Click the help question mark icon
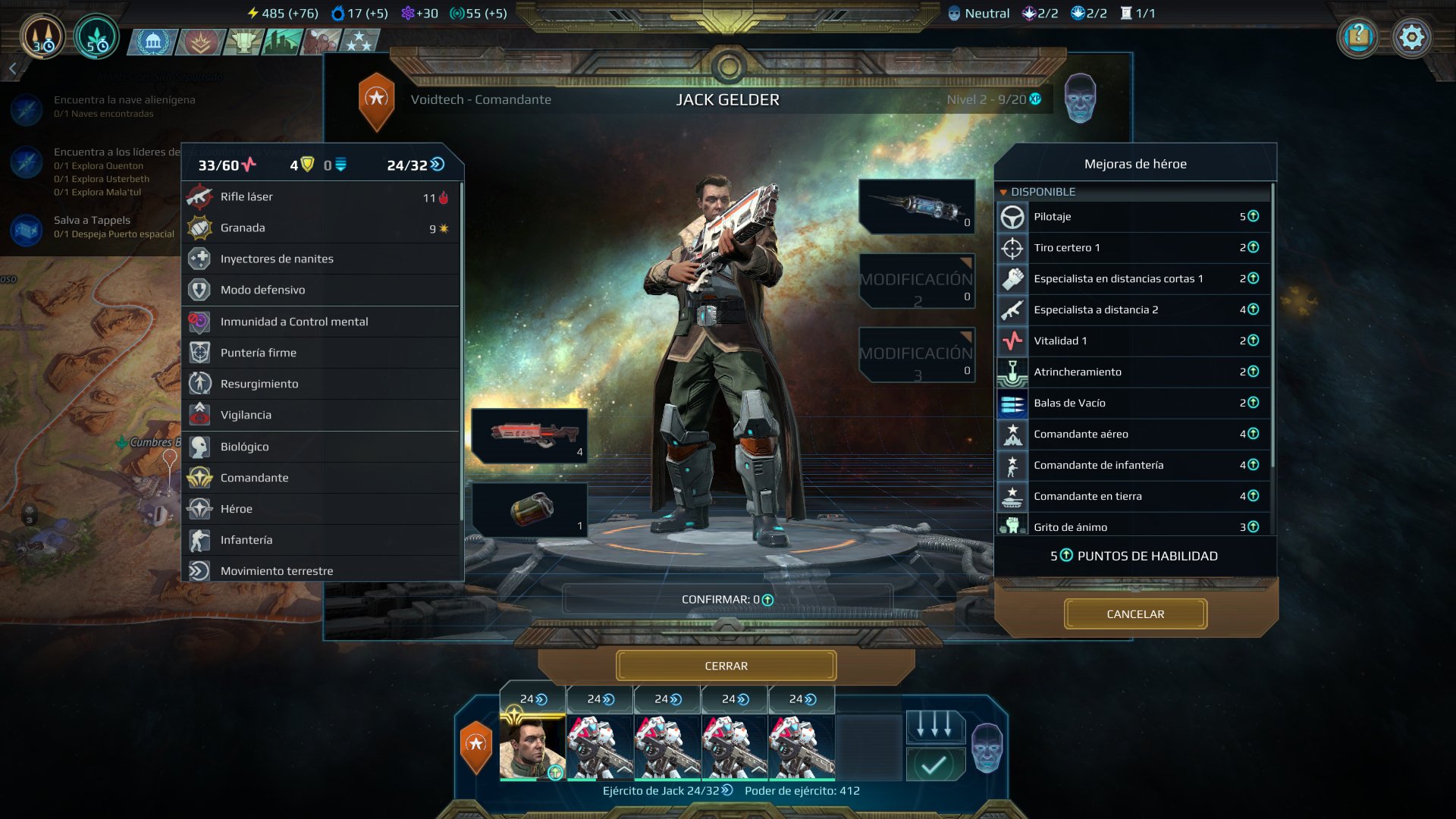Screen dimensions: 1456x819 [1359, 36]
